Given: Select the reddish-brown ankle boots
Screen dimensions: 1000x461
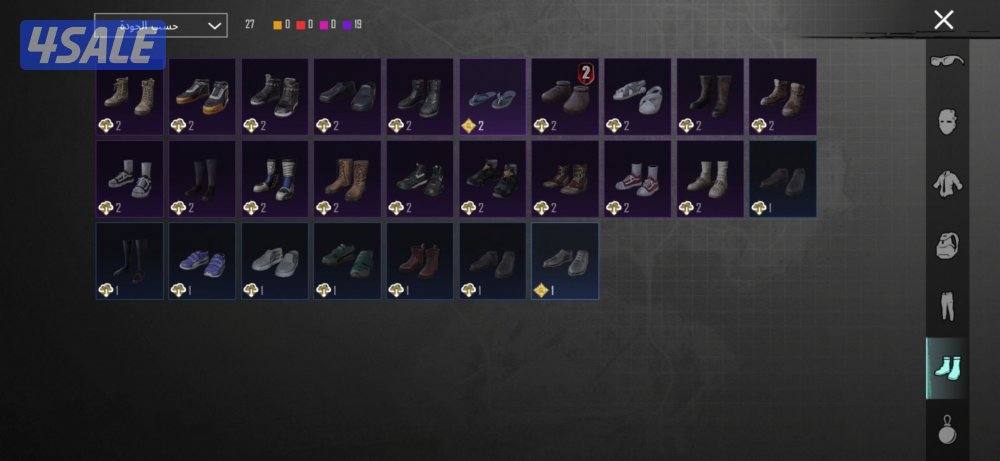Looking at the screenshot, I should (x=419, y=261).
